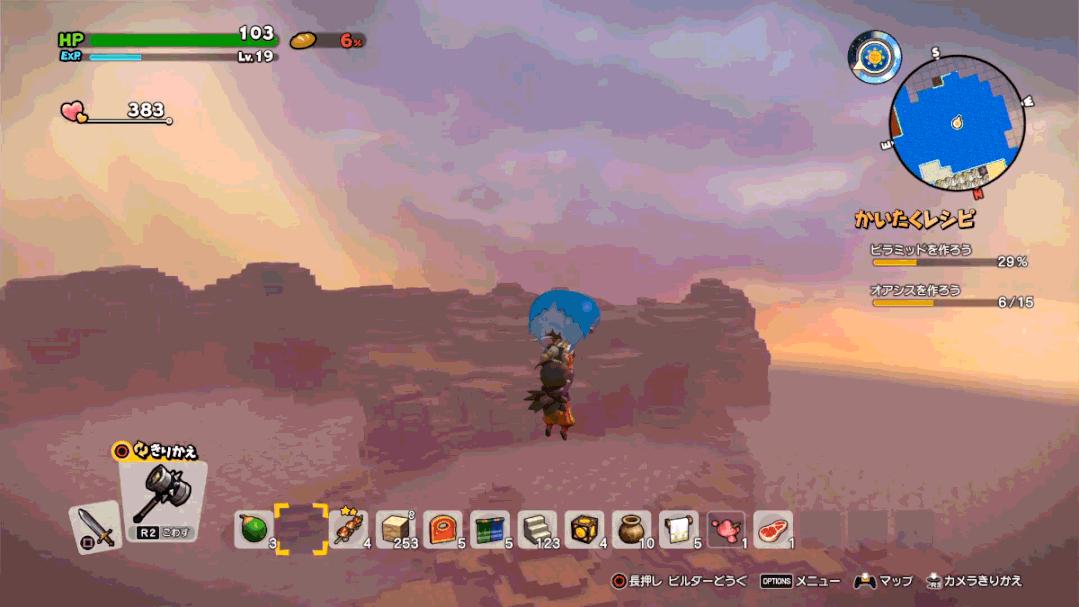
Task: Switch to the sword weapon icon
Action: tap(96, 526)
